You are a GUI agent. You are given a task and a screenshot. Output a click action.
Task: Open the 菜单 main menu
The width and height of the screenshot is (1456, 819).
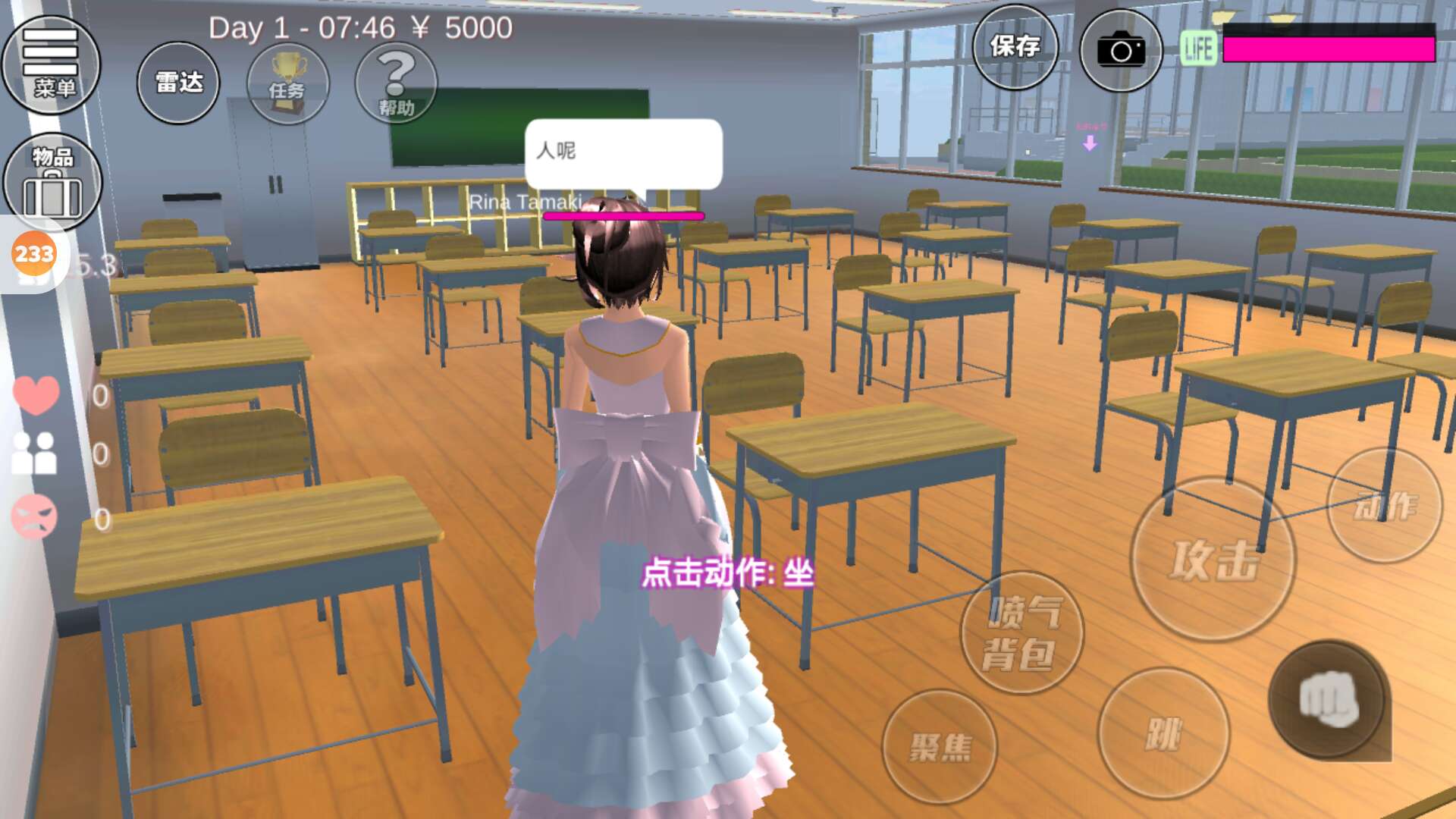coord(52,64)
